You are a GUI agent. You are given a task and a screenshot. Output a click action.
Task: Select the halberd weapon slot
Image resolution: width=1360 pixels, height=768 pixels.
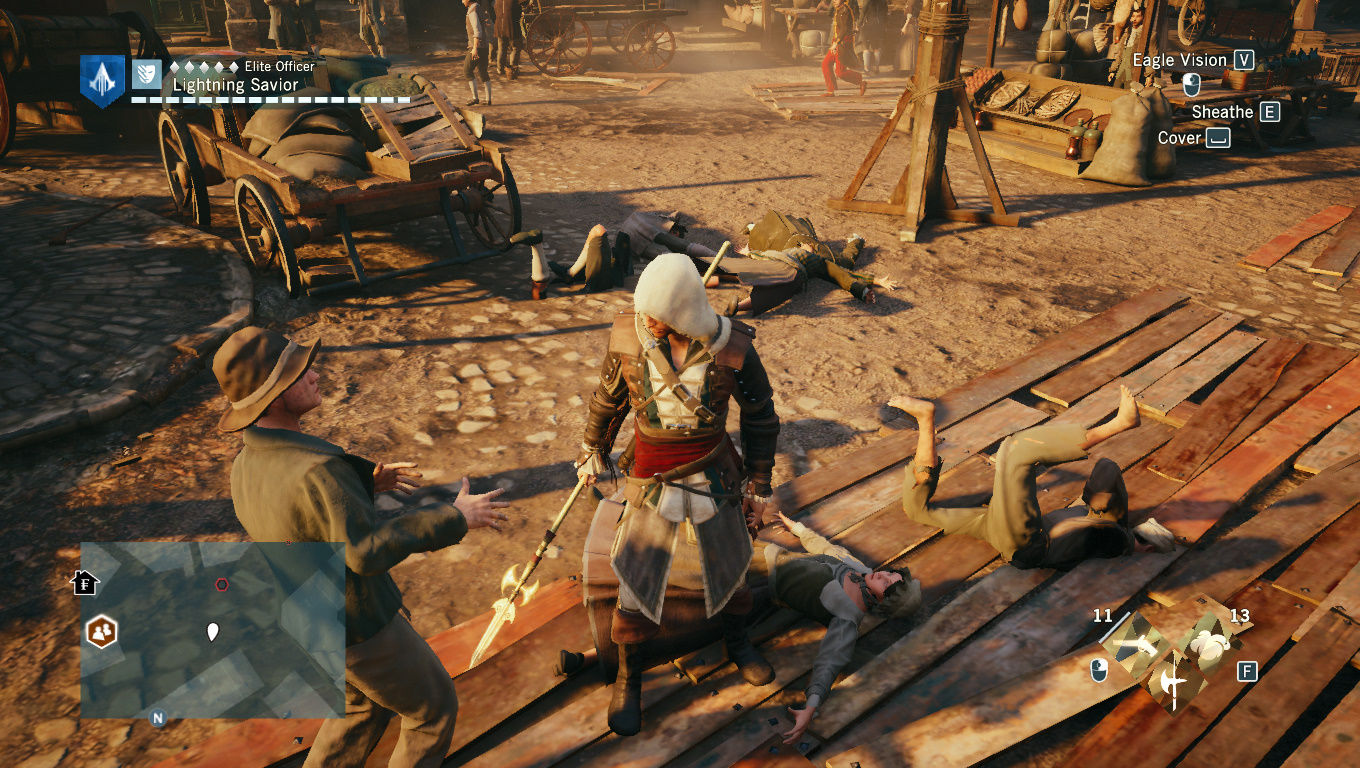[x=1170, y=684]
